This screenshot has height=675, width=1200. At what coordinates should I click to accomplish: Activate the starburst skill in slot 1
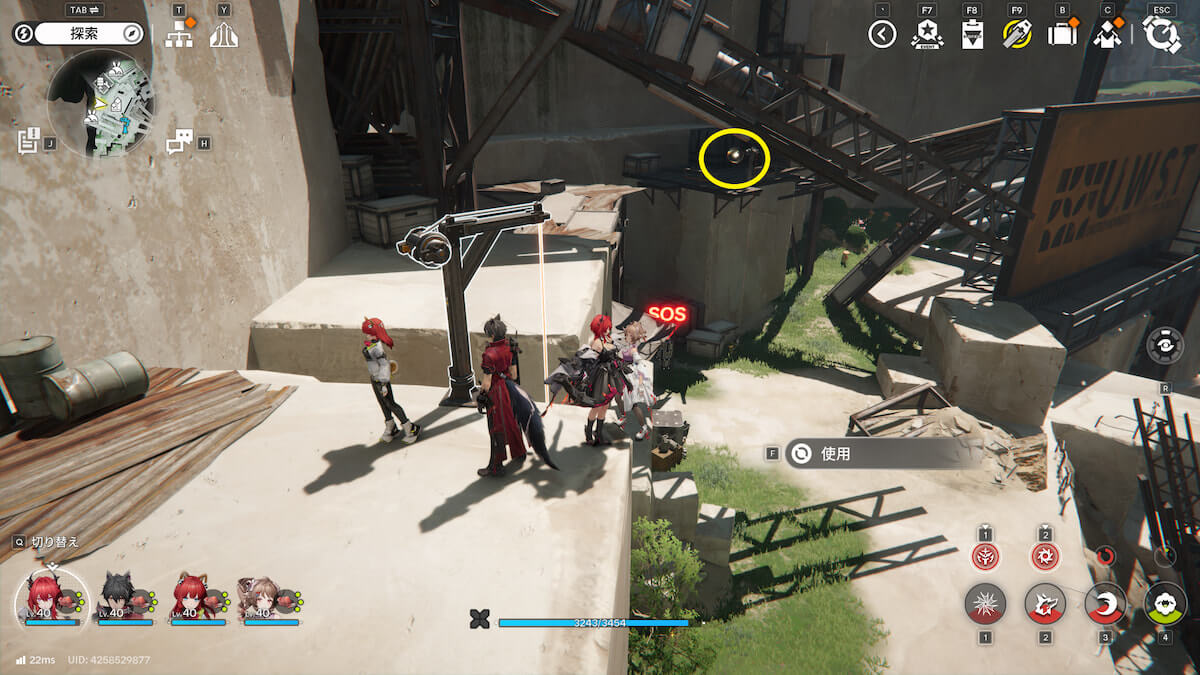click(985, 604)
